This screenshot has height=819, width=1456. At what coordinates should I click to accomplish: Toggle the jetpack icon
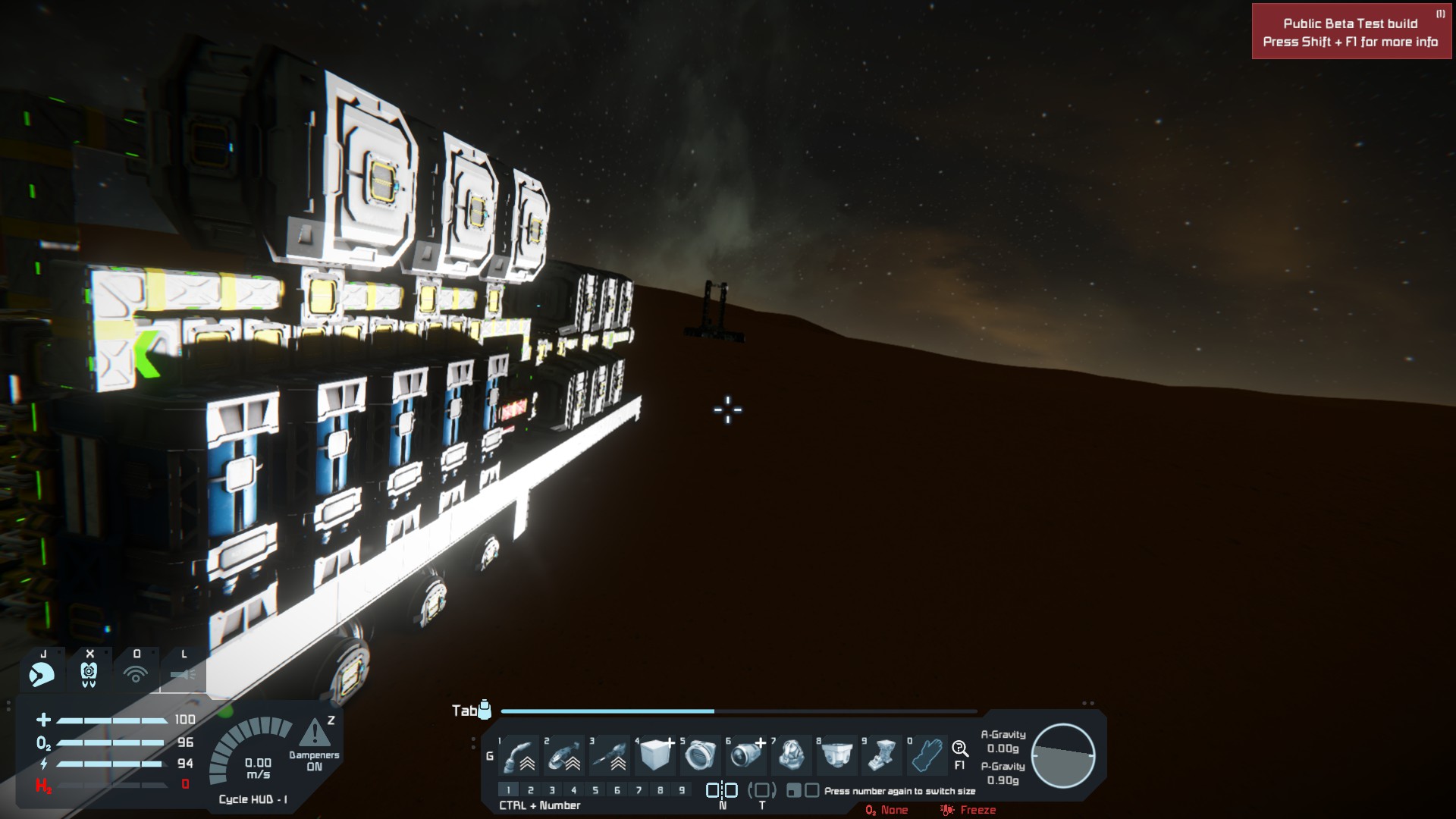(x=42, y=673)
